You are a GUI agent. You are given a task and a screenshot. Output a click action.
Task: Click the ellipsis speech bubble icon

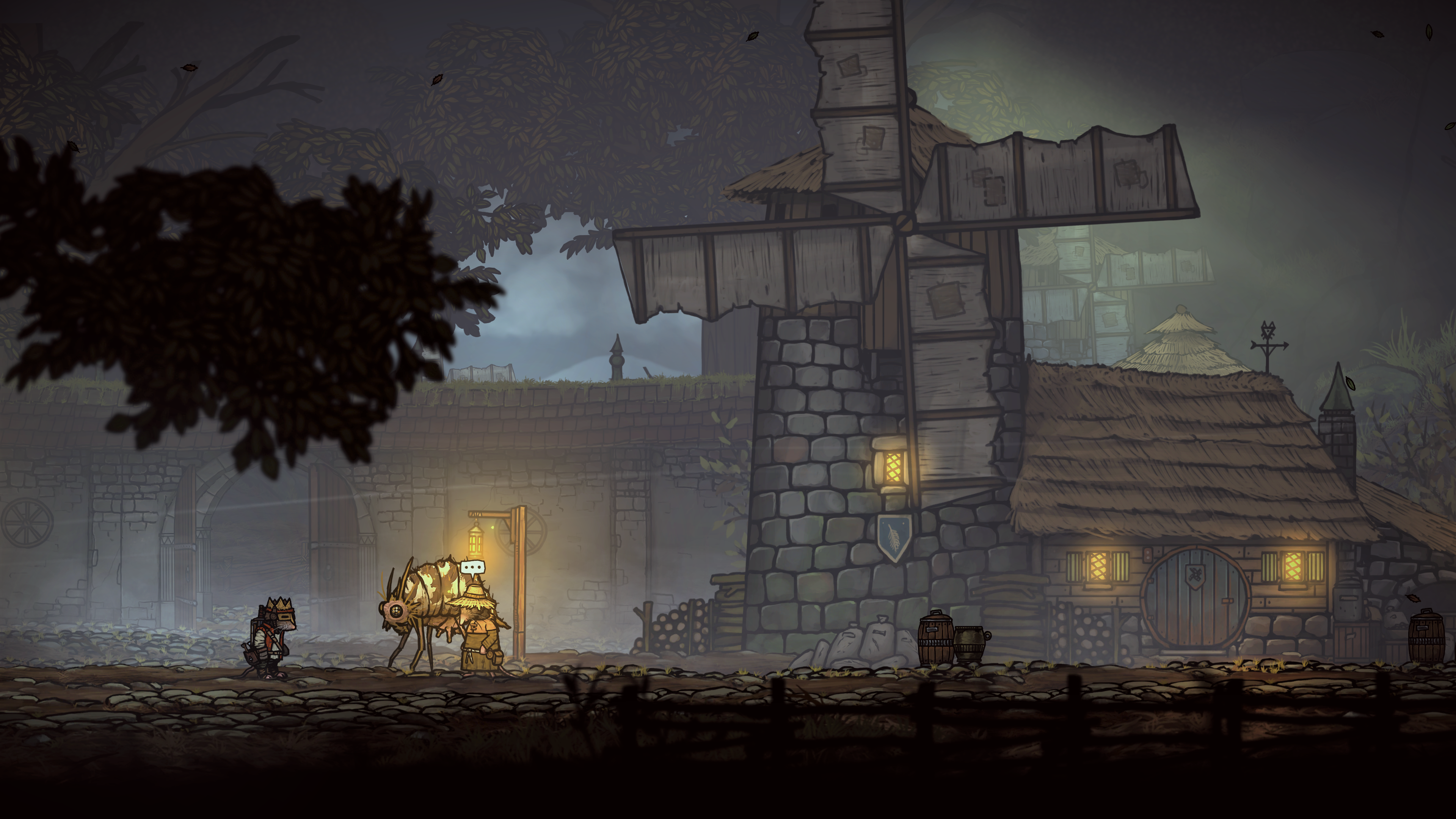(x=472, y=567)
